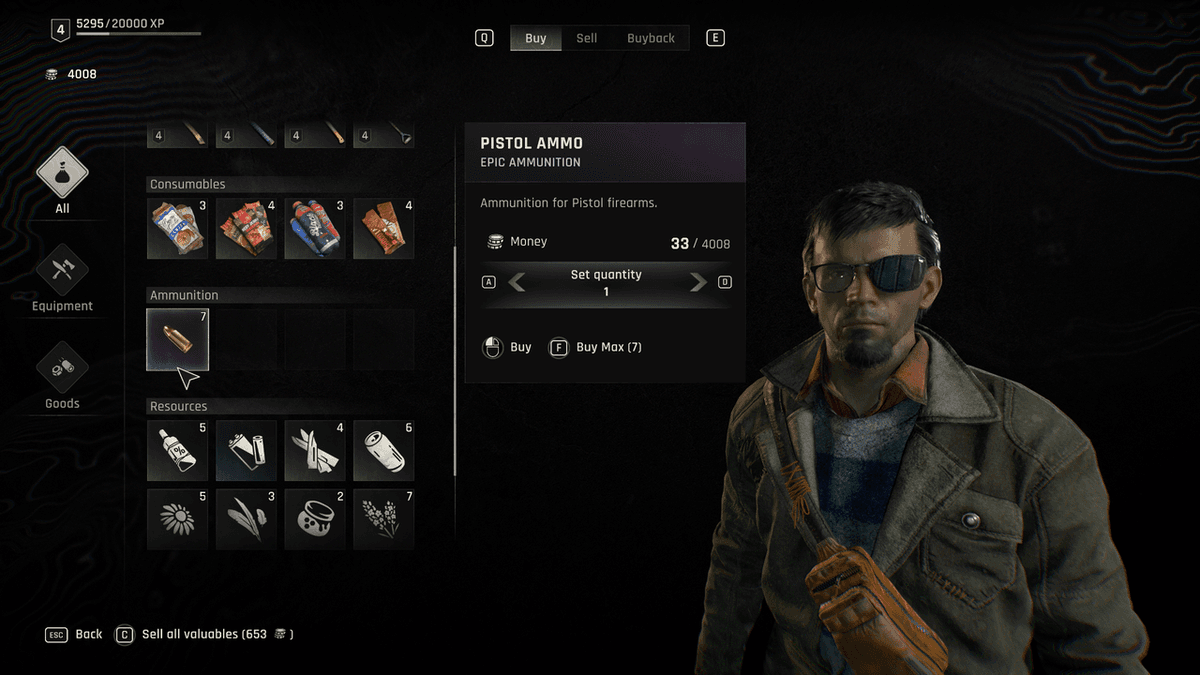The image size is (1200, 675).
Task: Choose the blue energy drink bottles
Action: point(315,228)
